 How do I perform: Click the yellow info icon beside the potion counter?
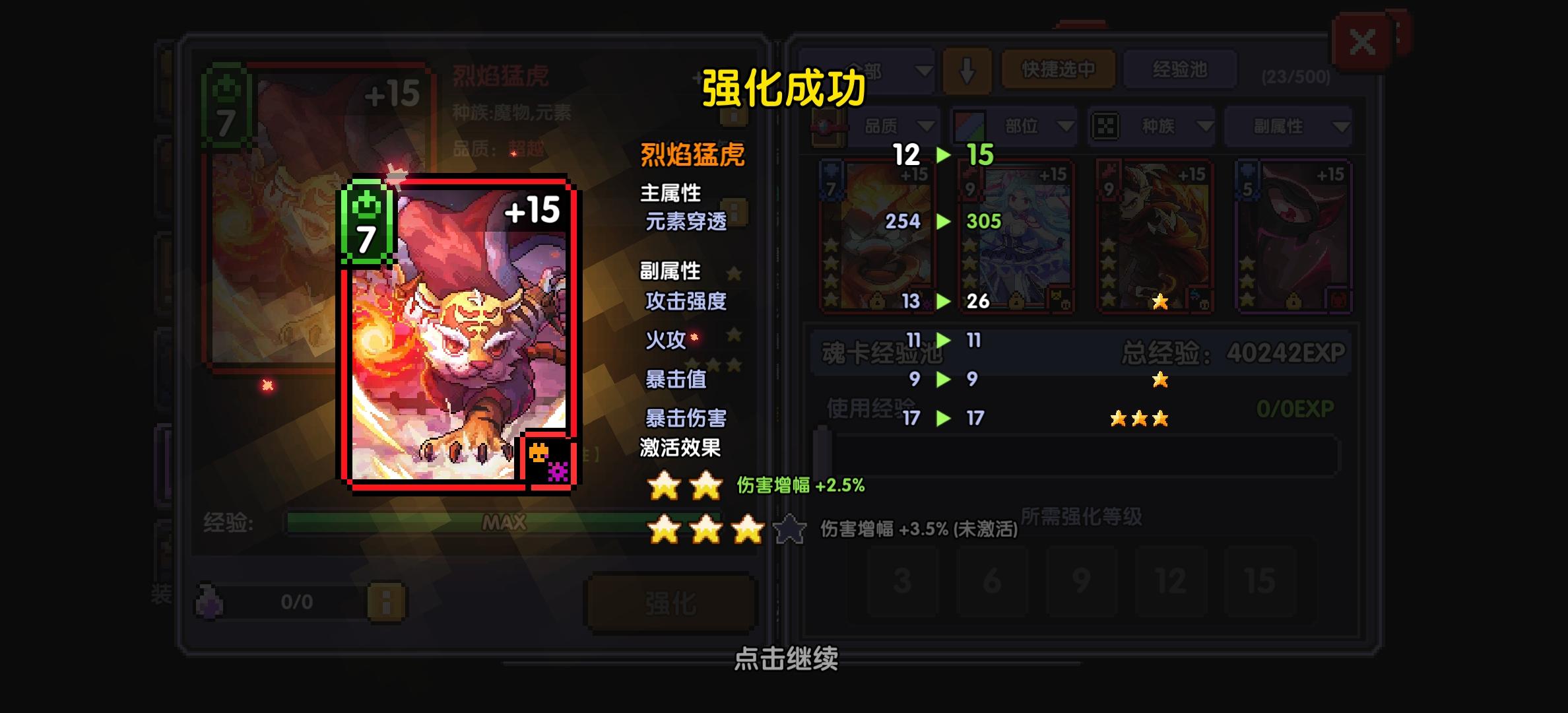[386, 602]
